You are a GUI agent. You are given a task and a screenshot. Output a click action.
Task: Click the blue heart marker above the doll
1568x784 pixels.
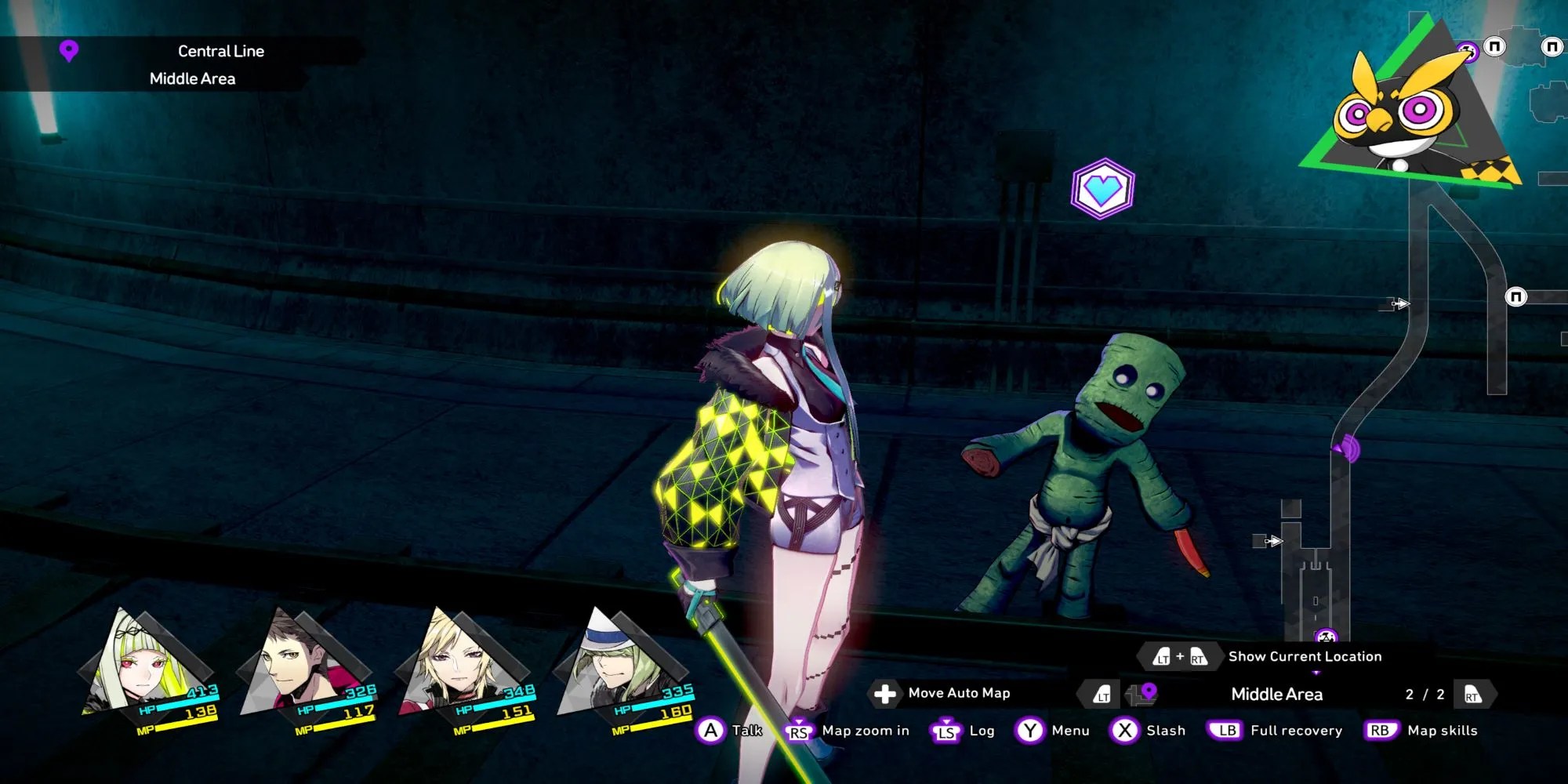1102,189
